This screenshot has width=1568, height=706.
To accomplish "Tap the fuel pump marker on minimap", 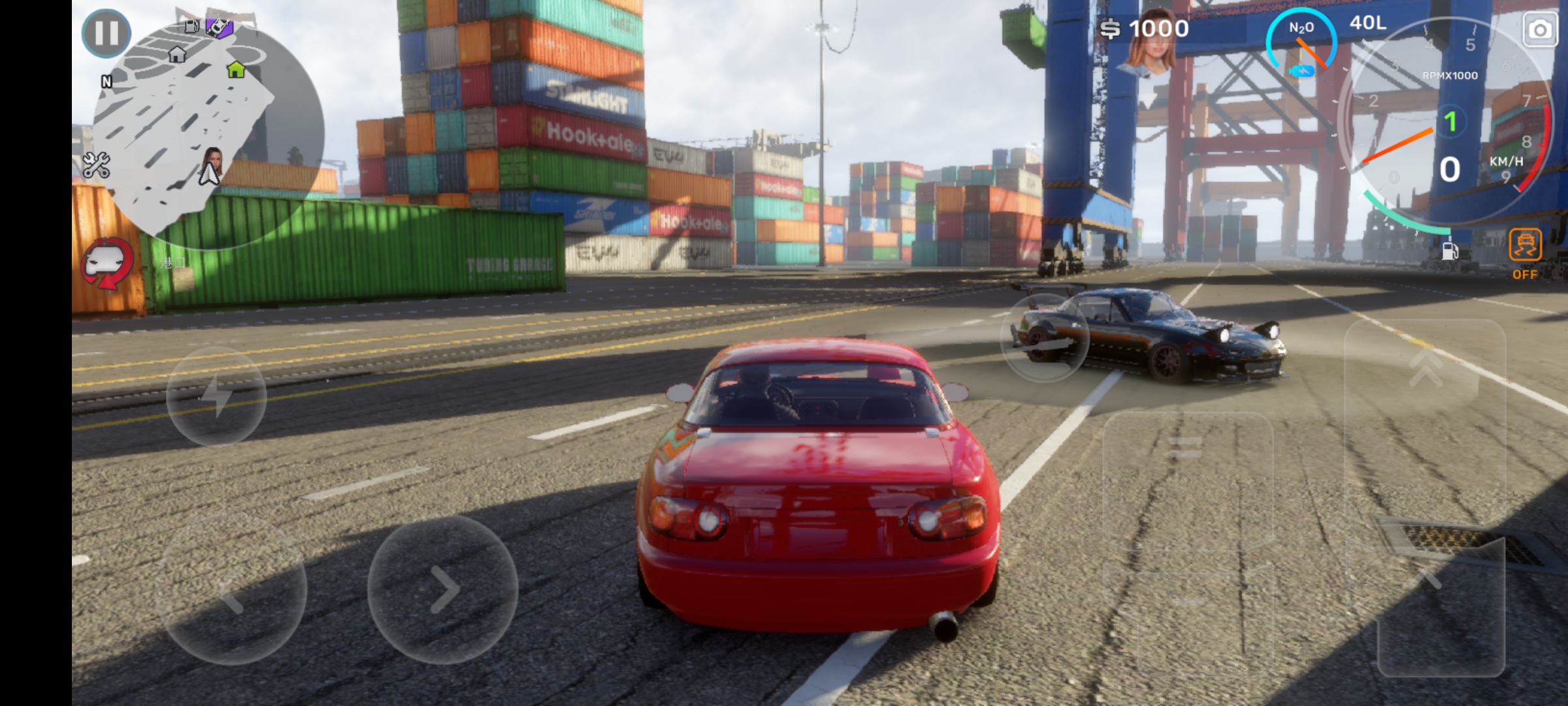I will [x=192, y=26].
